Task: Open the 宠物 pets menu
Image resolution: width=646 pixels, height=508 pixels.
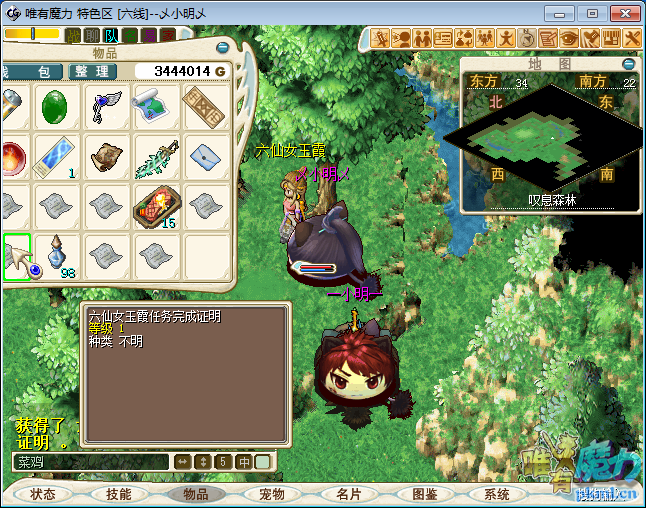Action: pyautogui.click(x=272, y=494)
